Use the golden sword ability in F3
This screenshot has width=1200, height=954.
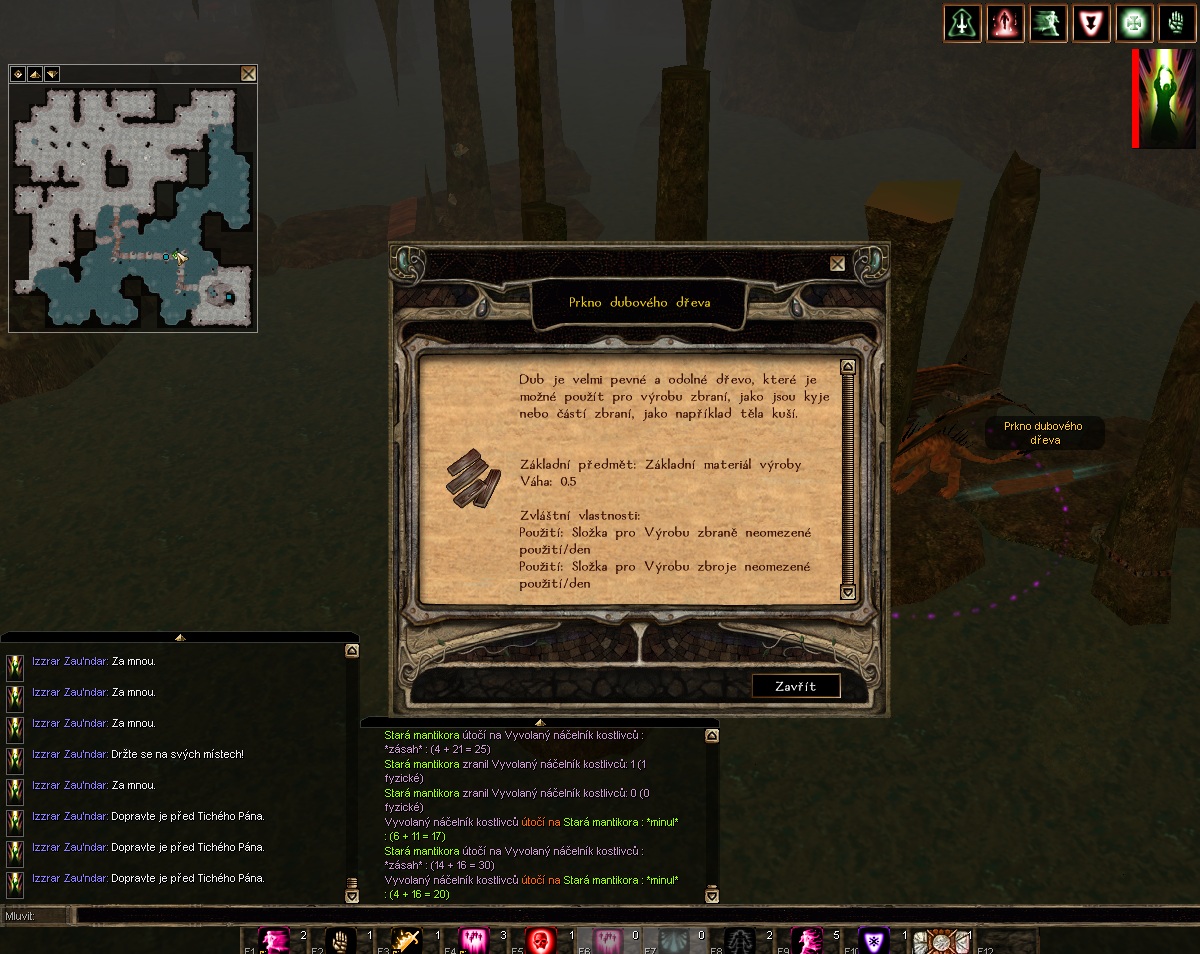click(407, 941)
